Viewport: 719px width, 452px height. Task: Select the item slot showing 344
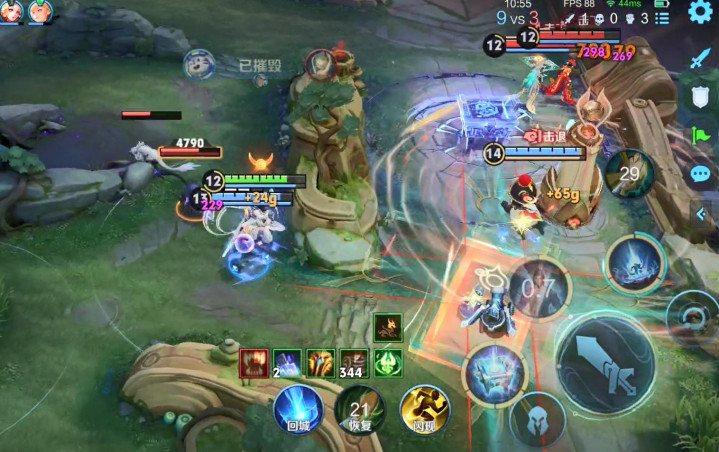(x=354, y=362)
